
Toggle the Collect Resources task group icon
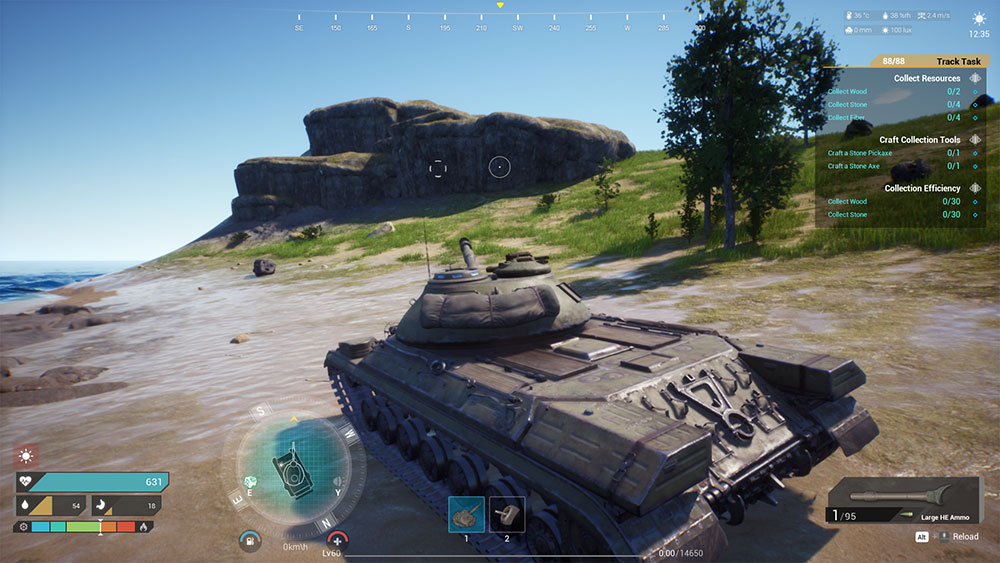(976, 78)
